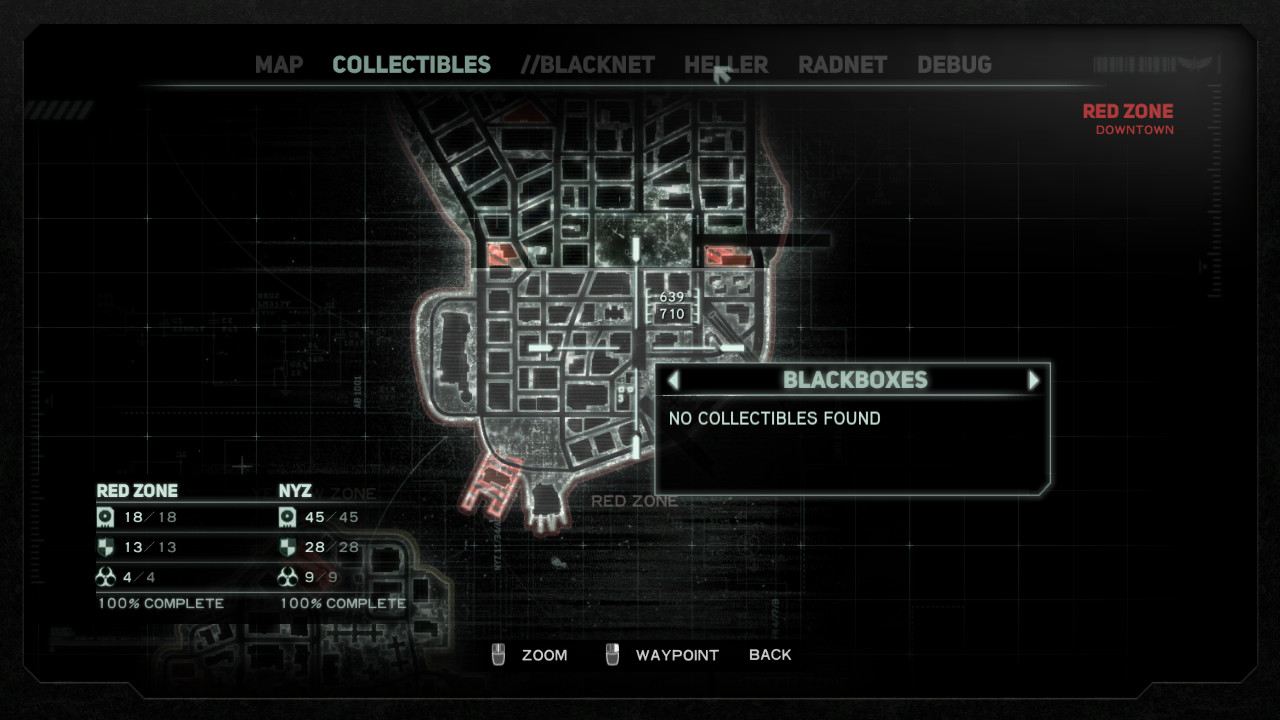1280x720 pixels.
Task: Open the RADNET tab
Action: pyautogui.click(x=842, y=65)
